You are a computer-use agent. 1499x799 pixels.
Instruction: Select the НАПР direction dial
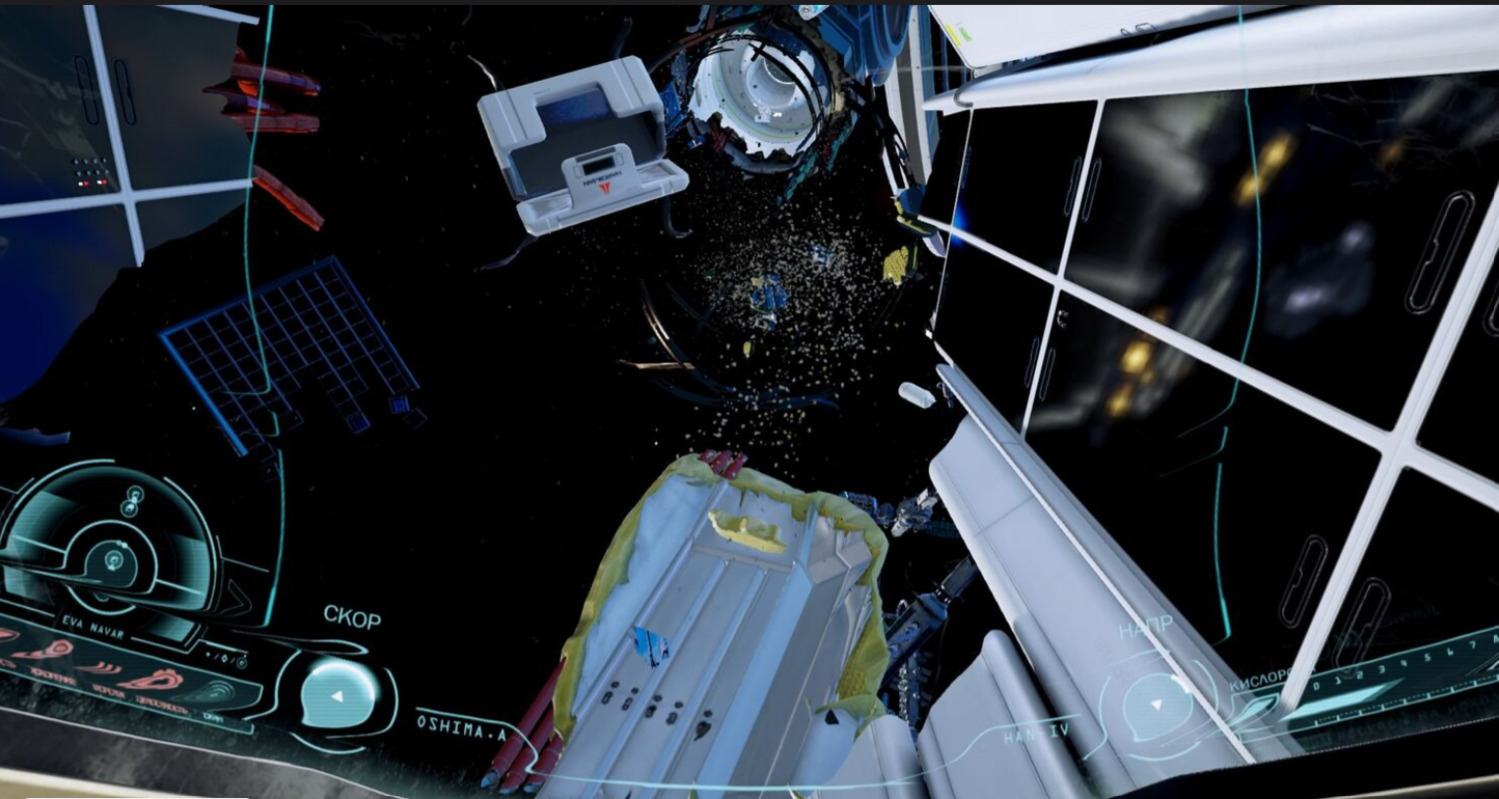(1155, 703)
